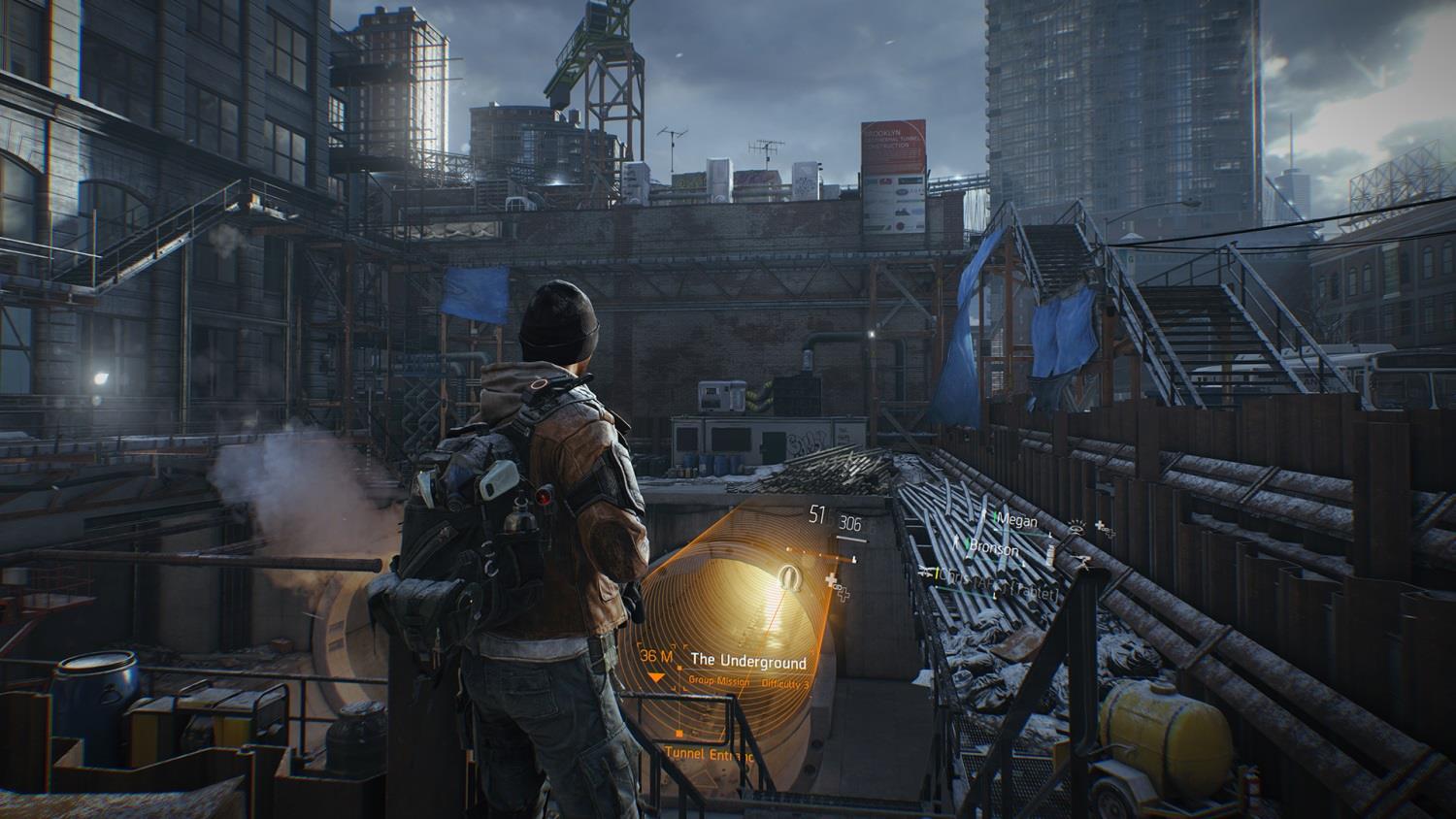Viewport: 1456px width, 819px height.
Task: Click the Tunnel Entrance waypoint label
Action: pyautogui.click(x=710, y=754)
